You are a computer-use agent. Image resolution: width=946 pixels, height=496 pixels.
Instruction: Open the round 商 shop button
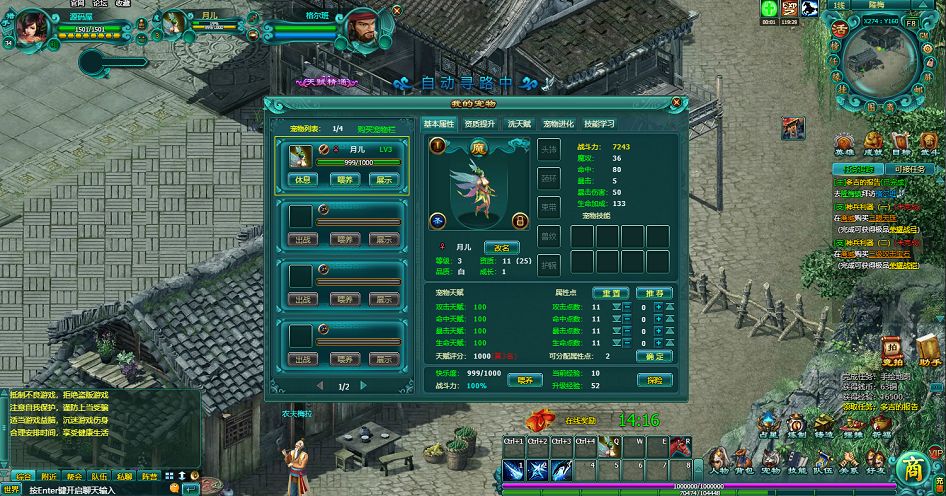pos(911,467)
